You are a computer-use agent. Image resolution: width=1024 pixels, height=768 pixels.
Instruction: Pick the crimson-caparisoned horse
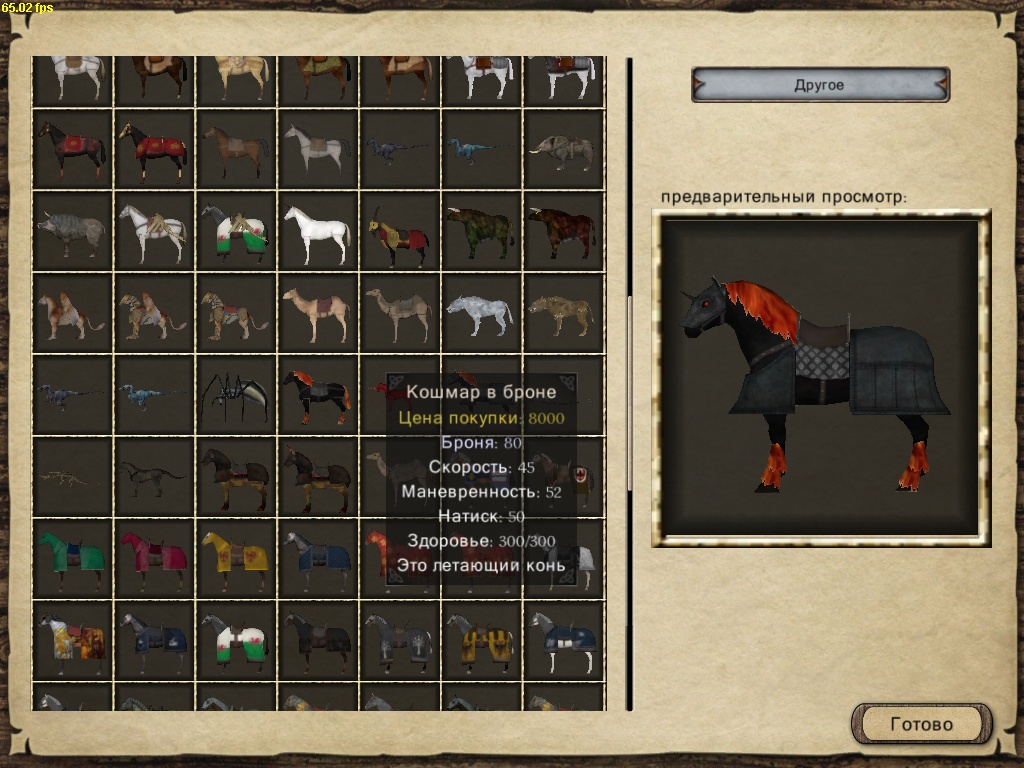[x=153, y=559]
